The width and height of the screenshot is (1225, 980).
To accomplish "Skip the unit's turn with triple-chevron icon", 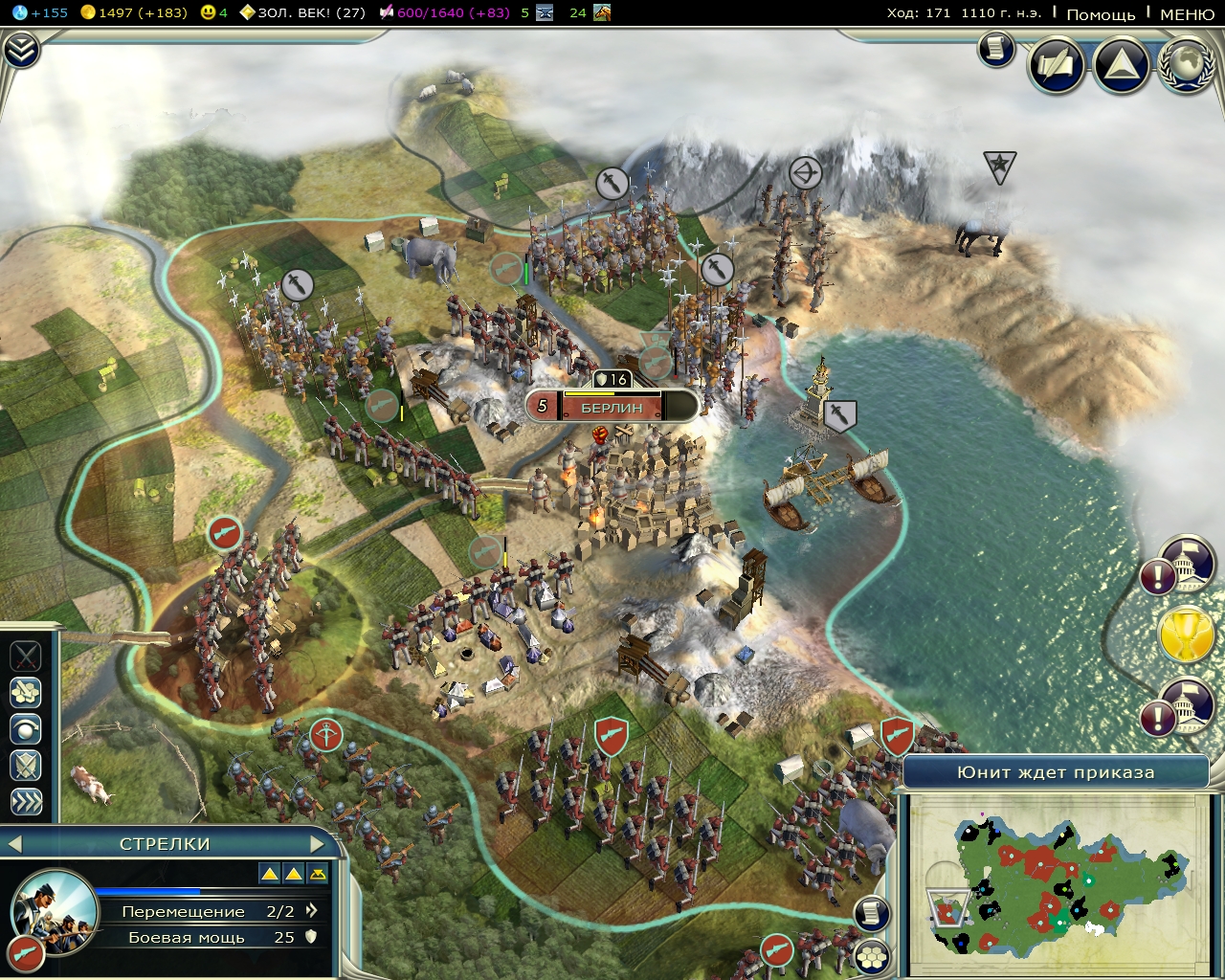I will (24, 802).
